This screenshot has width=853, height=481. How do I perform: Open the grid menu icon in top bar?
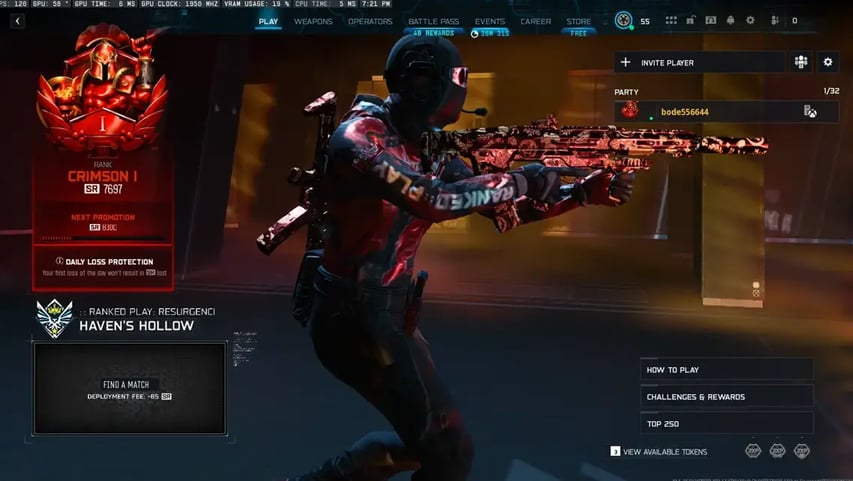670,21
